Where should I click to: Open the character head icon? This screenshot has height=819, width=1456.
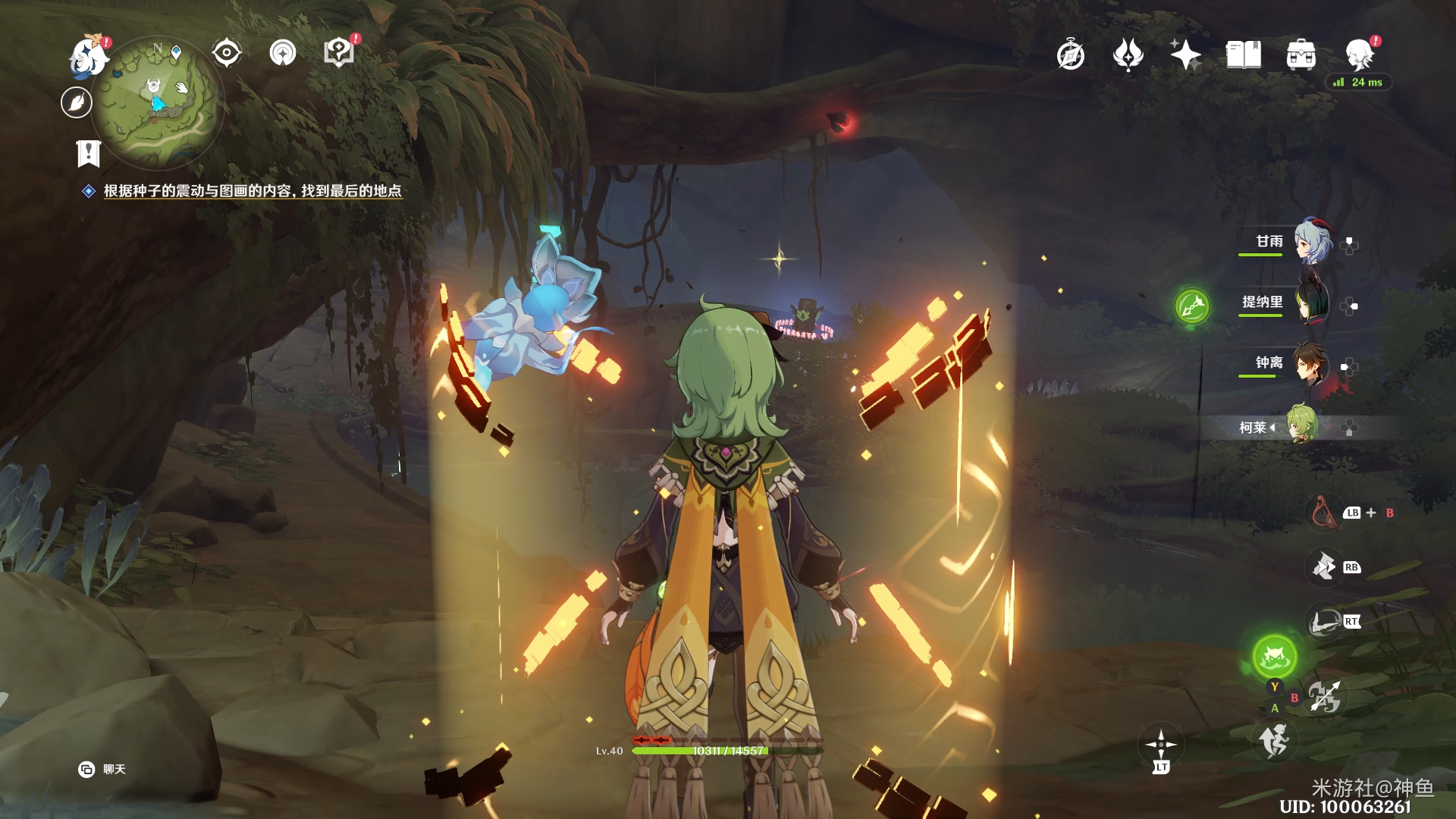(x=1360, y=55)
